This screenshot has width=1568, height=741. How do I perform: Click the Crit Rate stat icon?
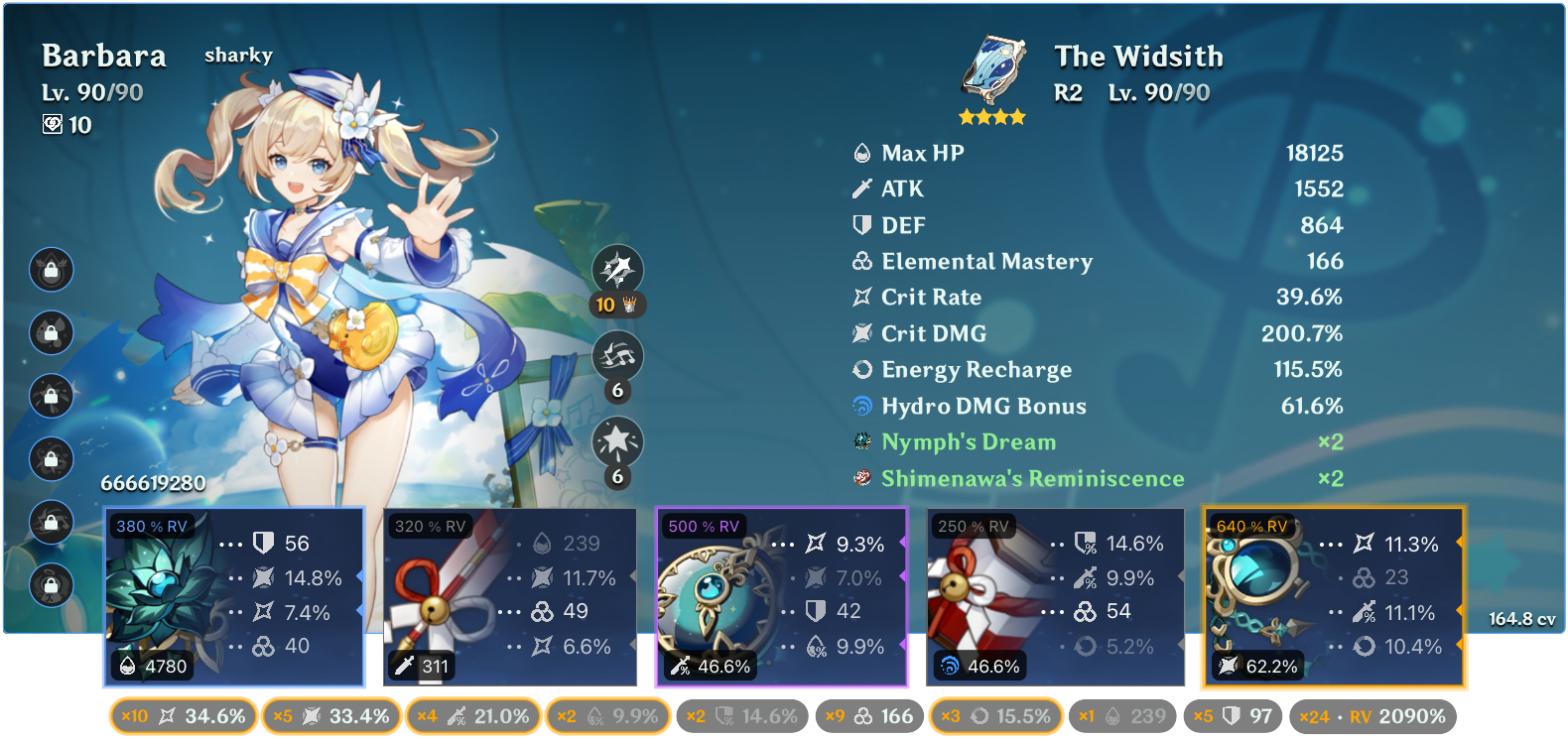tap(861, 297)
